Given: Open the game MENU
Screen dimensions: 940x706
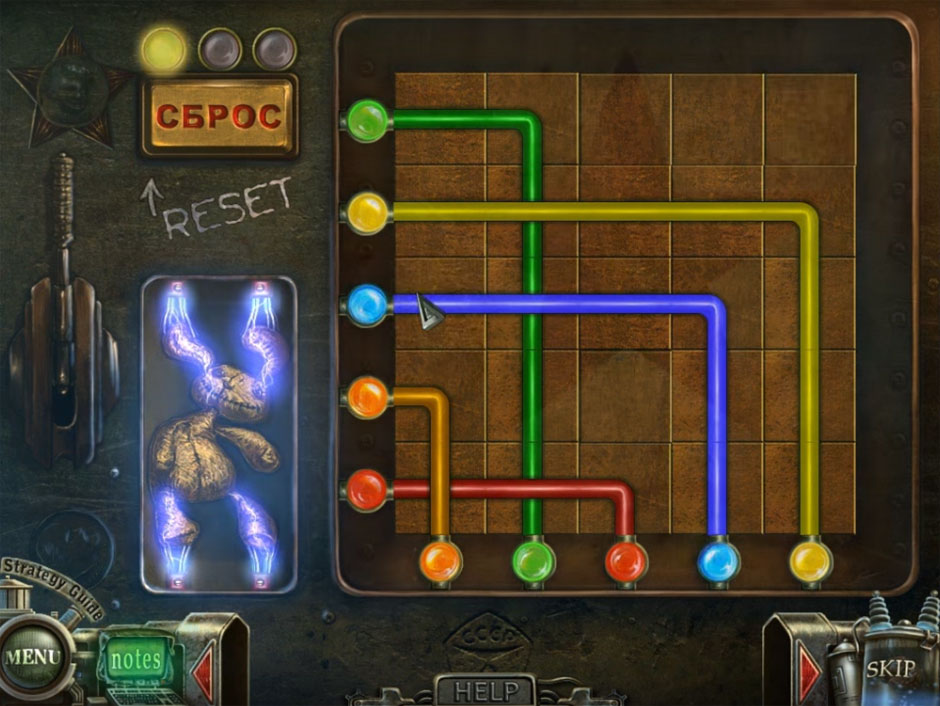Looking at the screenshot, I should coord(31,659).
